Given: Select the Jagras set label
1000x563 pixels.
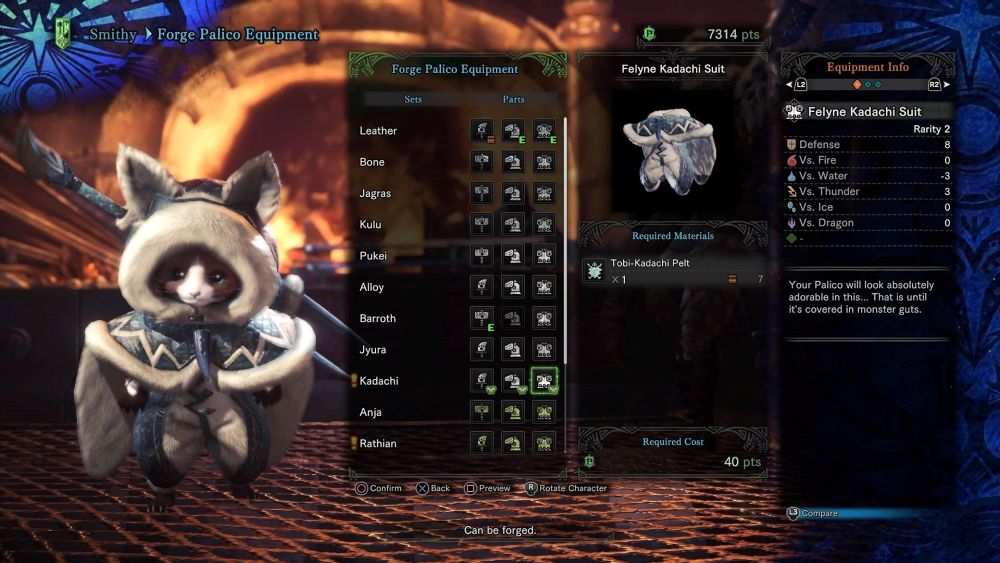Looking at the screenshot, I should coord(375,193).
